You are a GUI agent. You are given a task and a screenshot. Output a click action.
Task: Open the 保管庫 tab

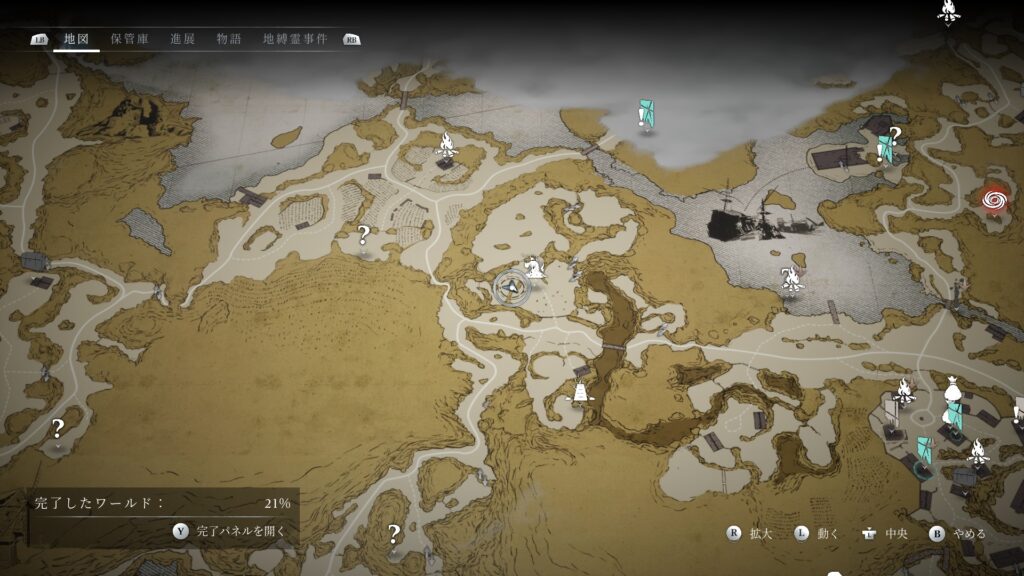130,39
